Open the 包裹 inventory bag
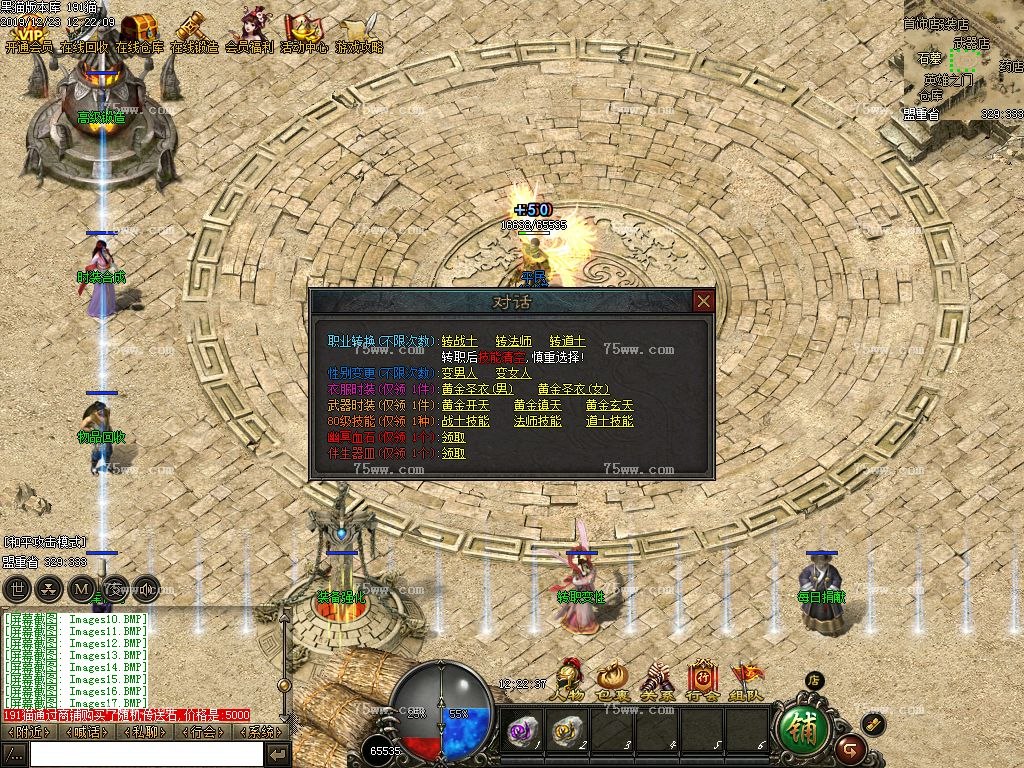The width and height of the screenshot is (1024, 768). pos(612,680)
